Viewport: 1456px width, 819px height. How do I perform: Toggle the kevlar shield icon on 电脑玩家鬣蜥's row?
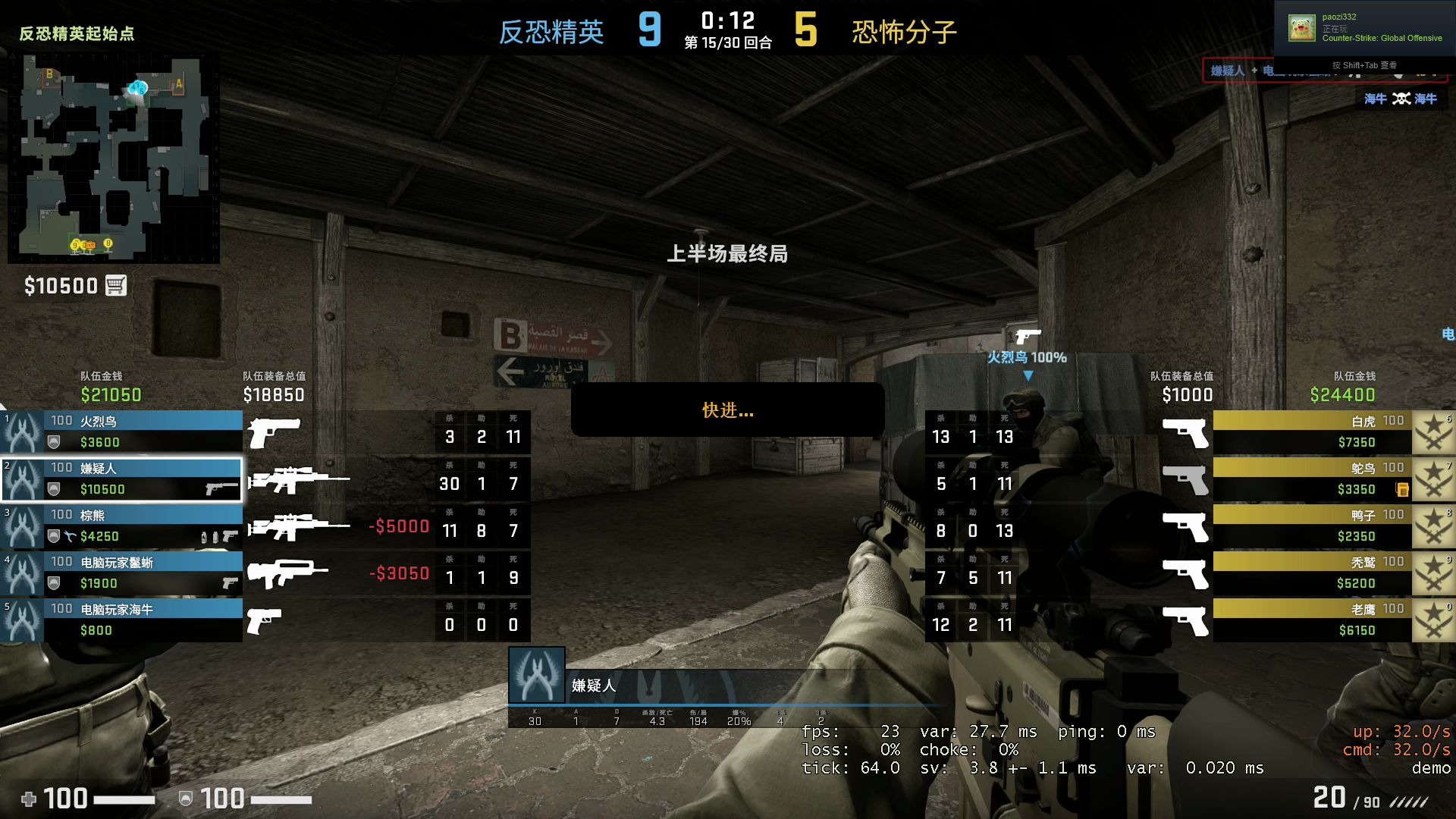[x=53, y=584]
